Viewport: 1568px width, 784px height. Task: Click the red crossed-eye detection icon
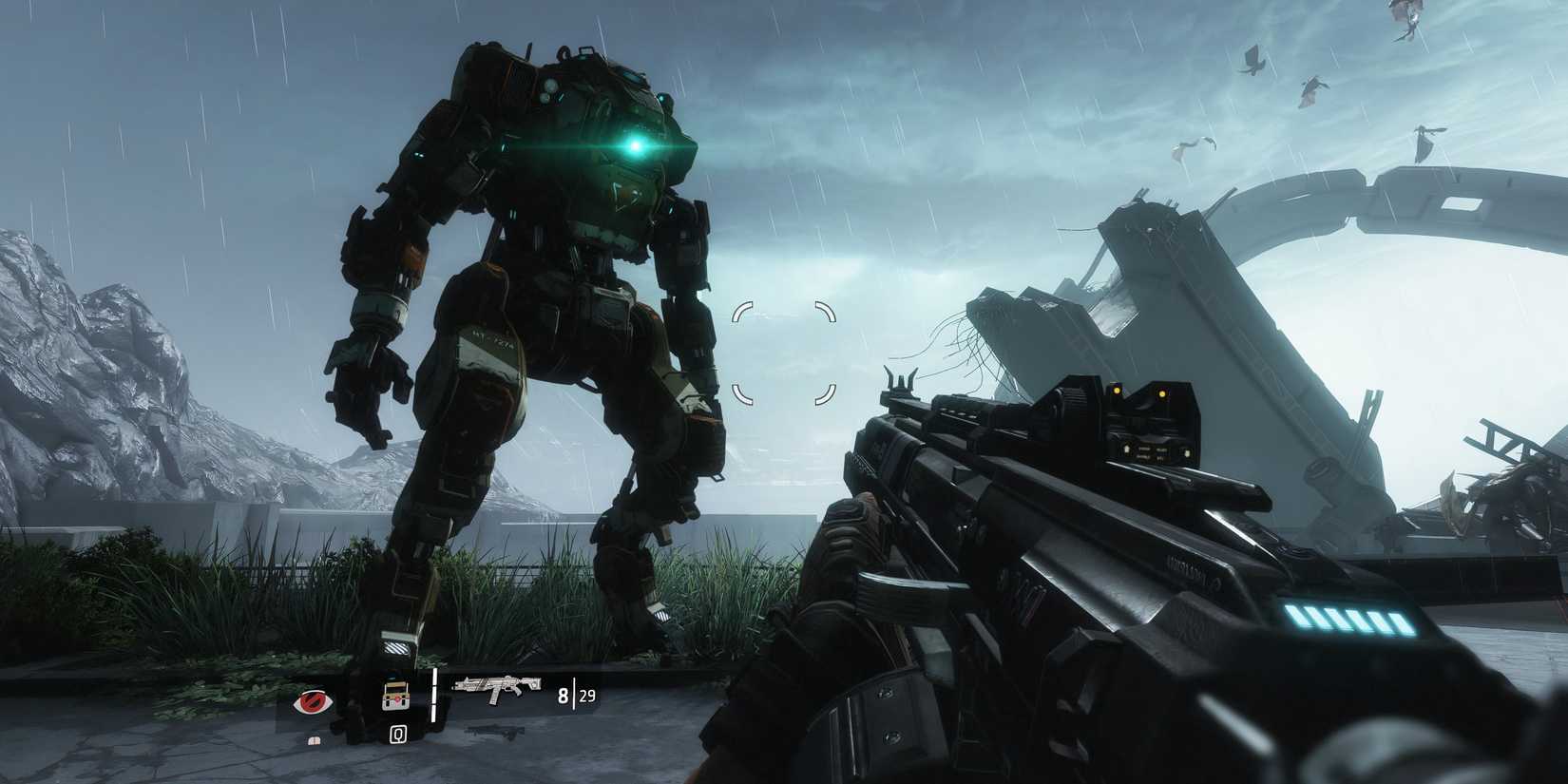pos(312,700)
